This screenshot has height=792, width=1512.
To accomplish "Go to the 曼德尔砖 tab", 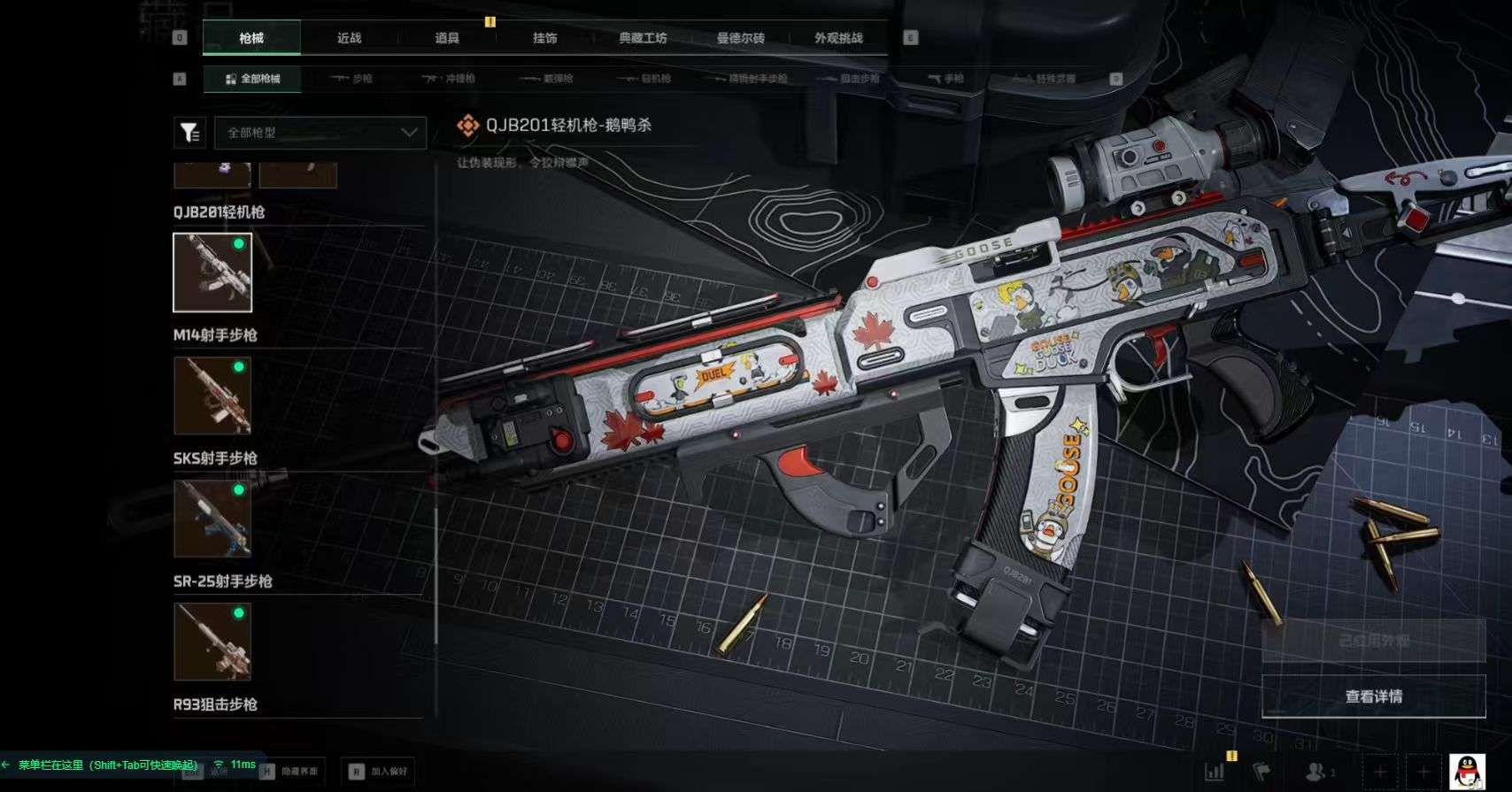I will coord(740,38).
